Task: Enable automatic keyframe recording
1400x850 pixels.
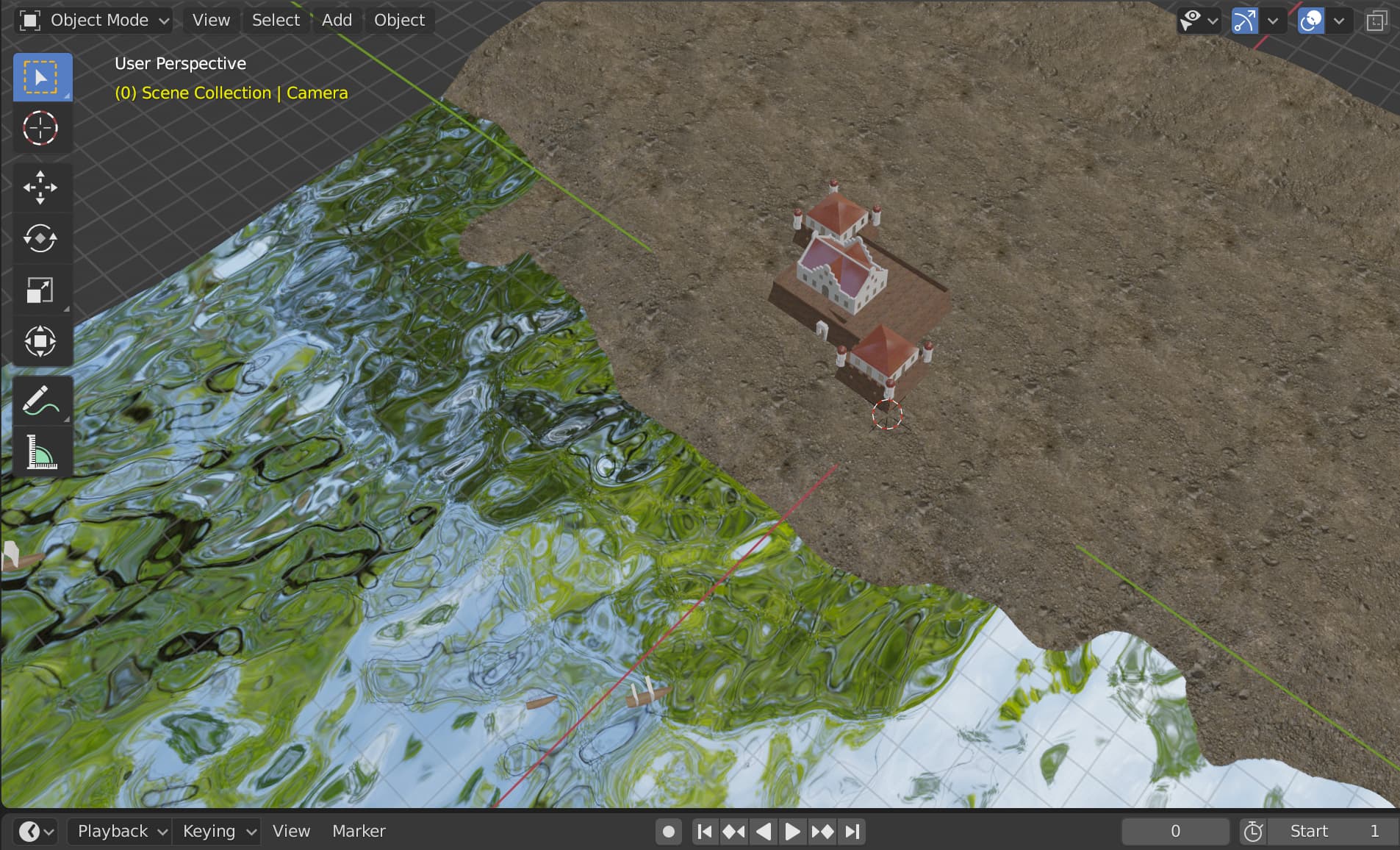Action: click(x=667, y=831)
